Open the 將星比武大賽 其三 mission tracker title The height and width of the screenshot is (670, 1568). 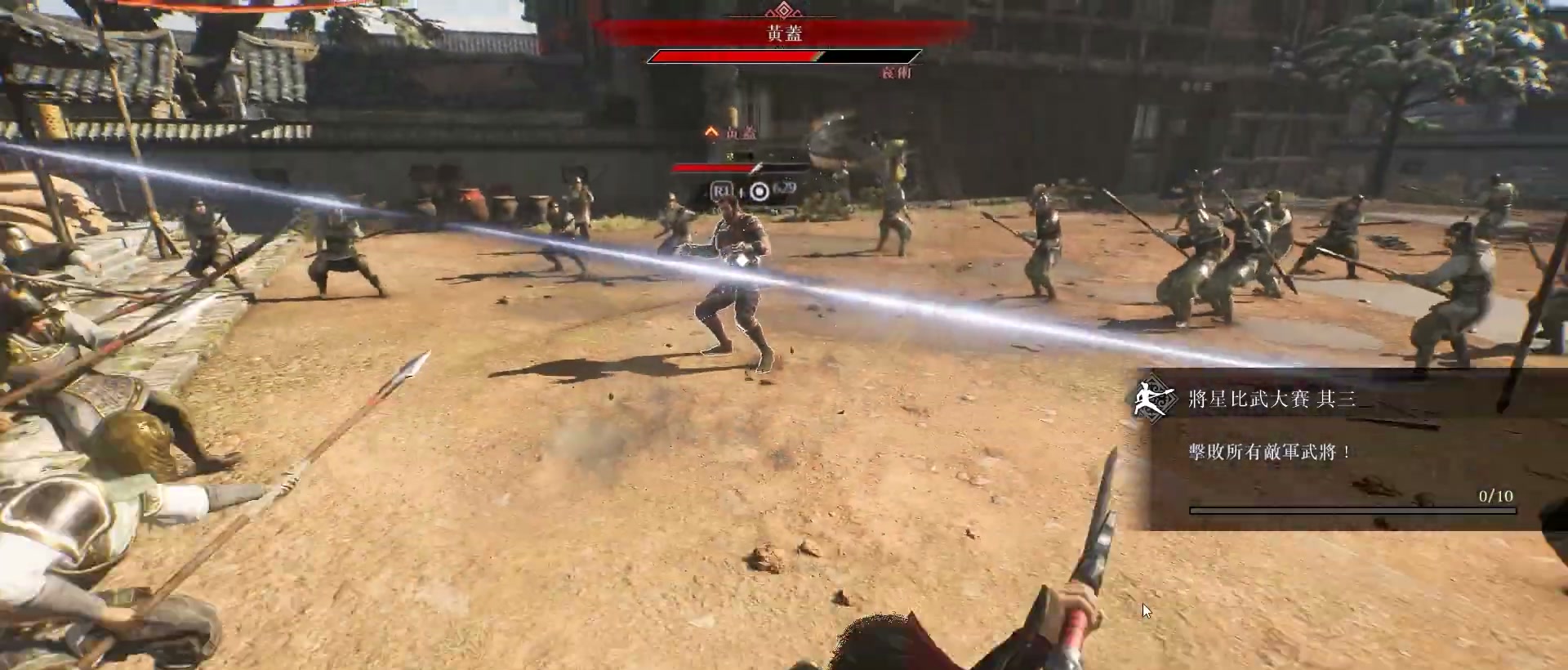coord(1272,399)
